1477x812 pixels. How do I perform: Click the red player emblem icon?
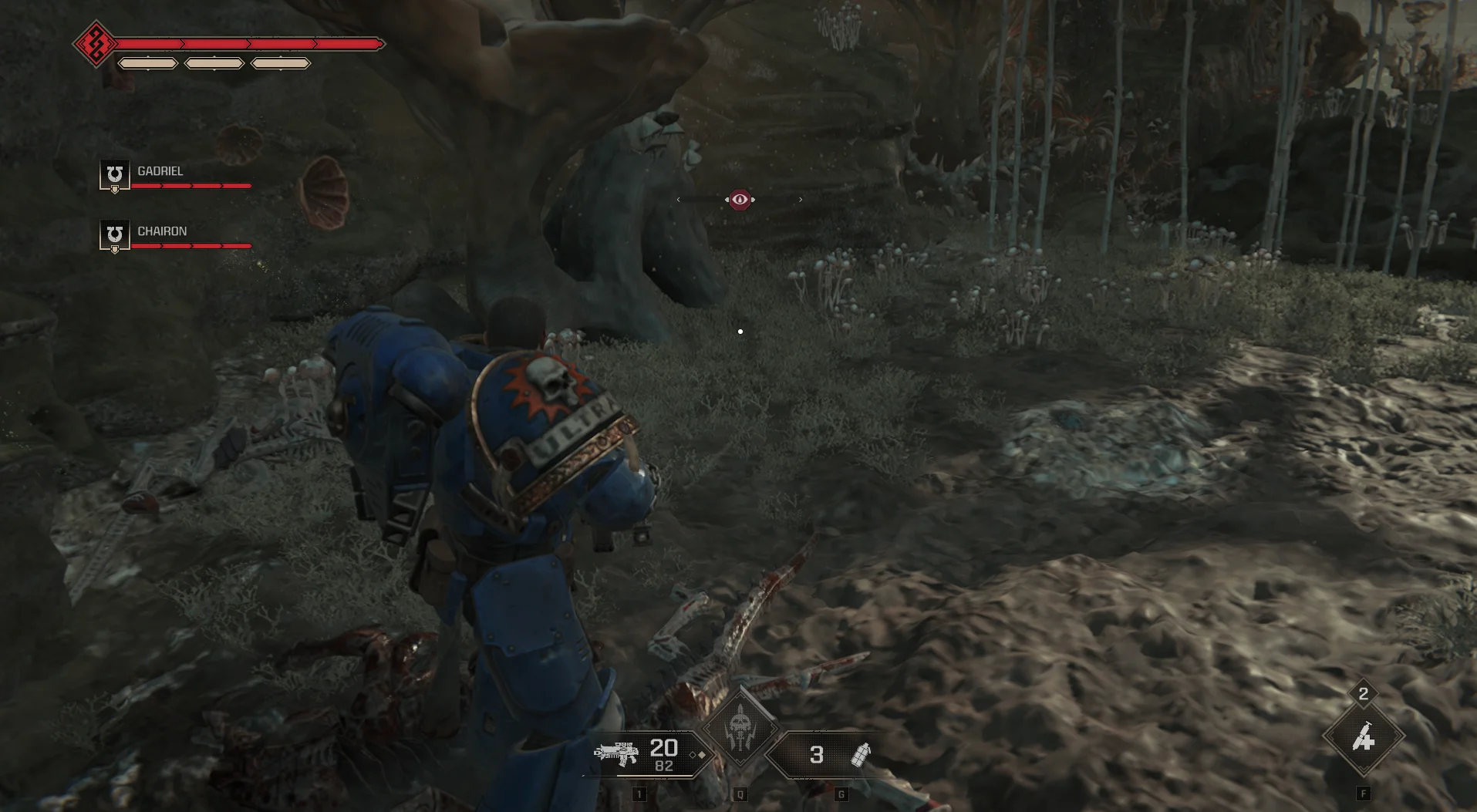tap(96, 44)
